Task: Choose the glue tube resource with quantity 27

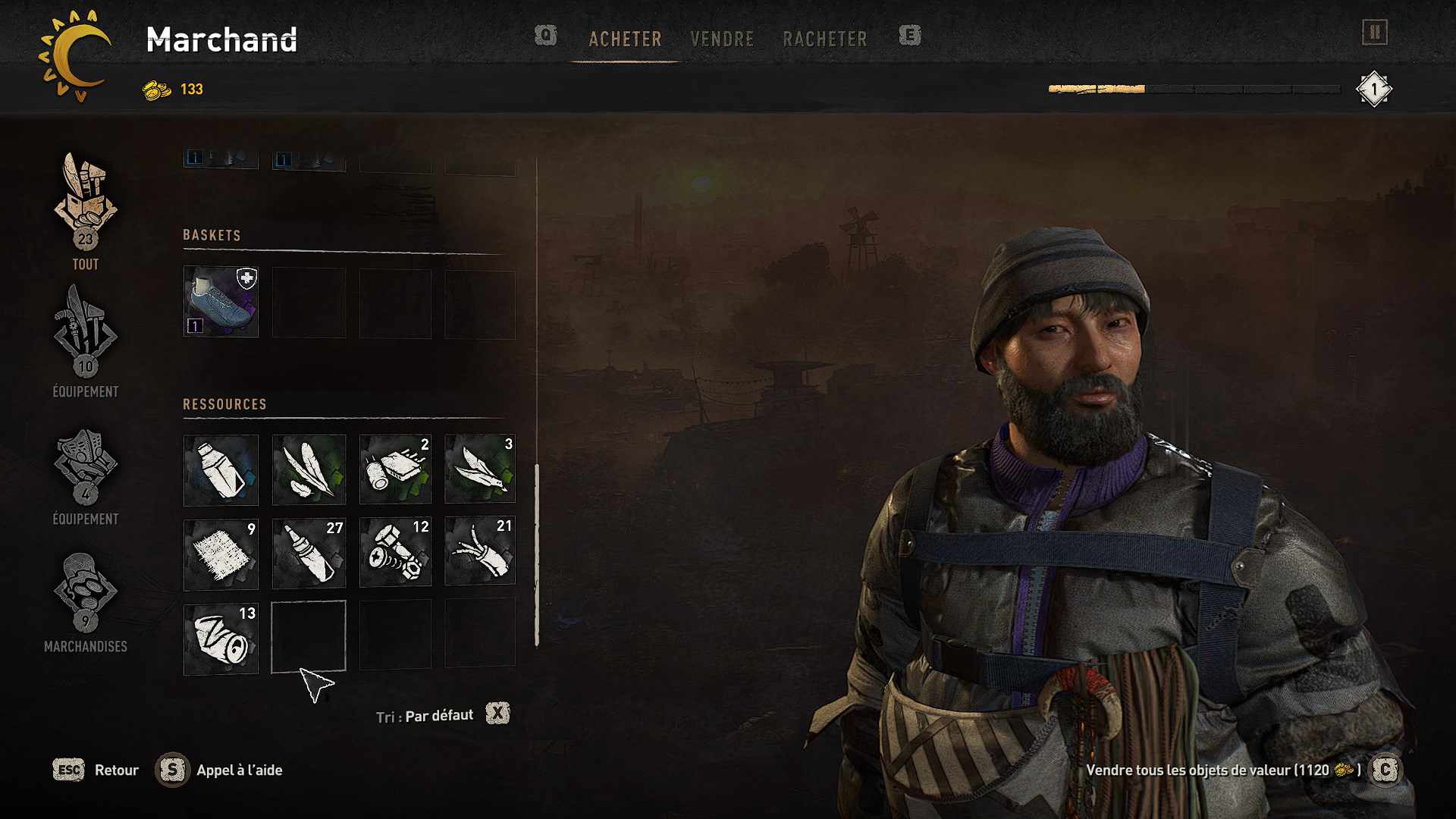Action: 308,553
